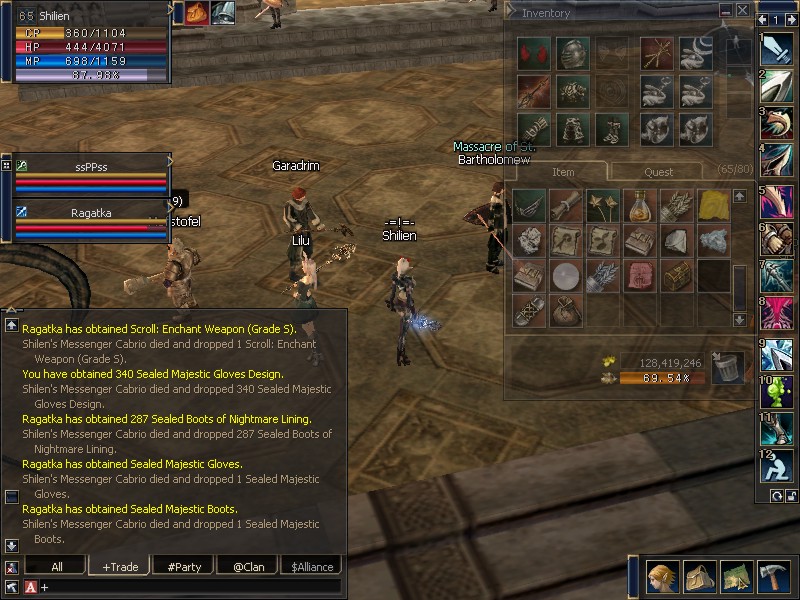Minimize the Inventory window
This screenshot has width=800, height=600.
(x=726, y=10)
